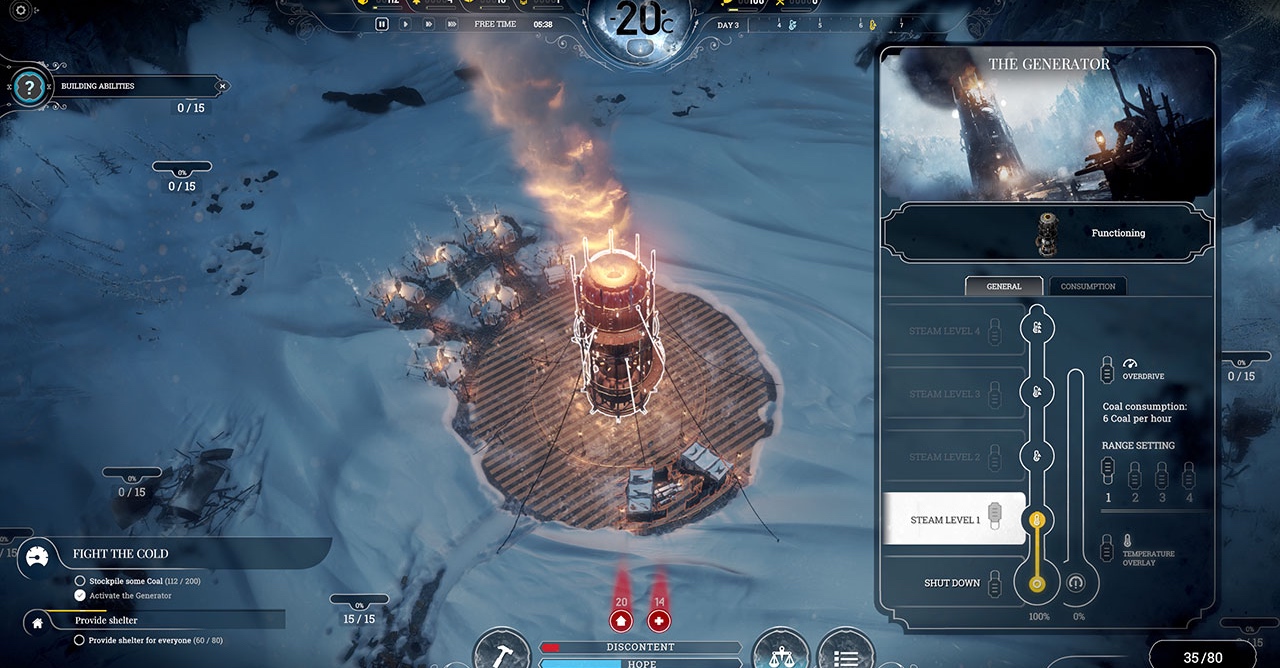This screenshot has height=668, width=1280.
Task: Open the construction hammer menu
Action: pyautogui.click(x=501, y=654)
